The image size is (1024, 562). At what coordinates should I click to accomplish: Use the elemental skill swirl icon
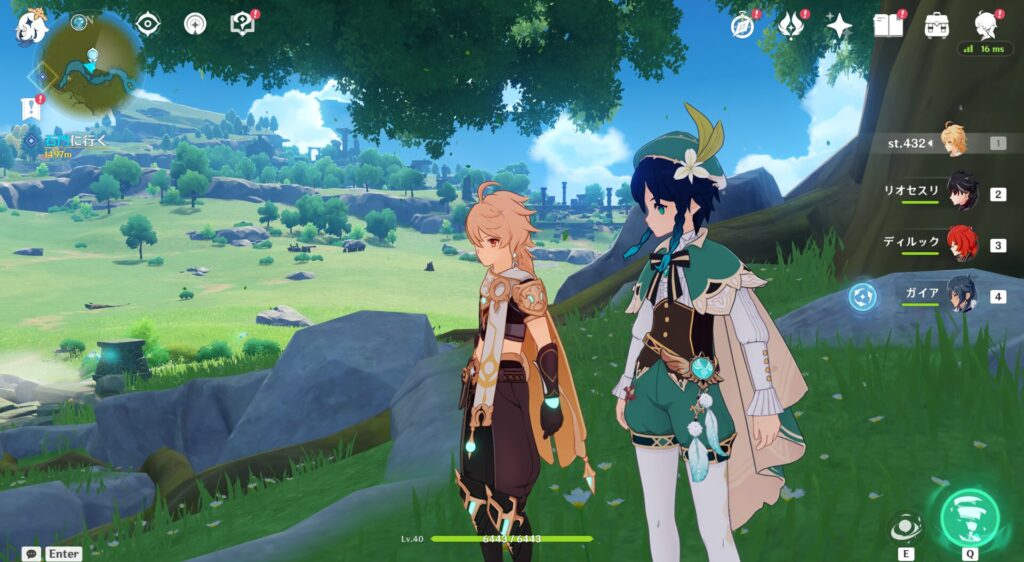coord(906,527)
